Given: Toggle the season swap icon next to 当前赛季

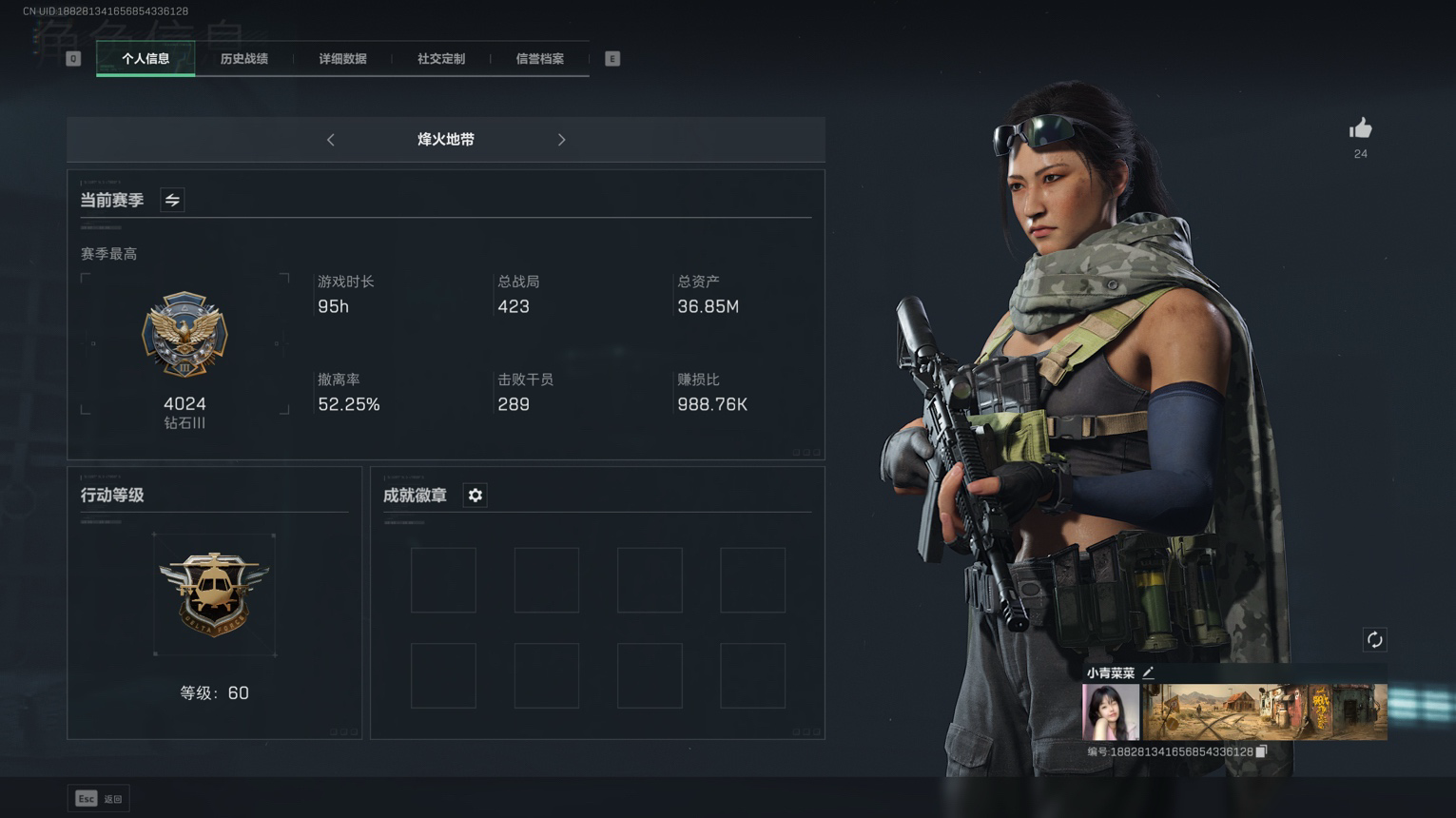Looking at the screenshot, I should coord(172,200).
